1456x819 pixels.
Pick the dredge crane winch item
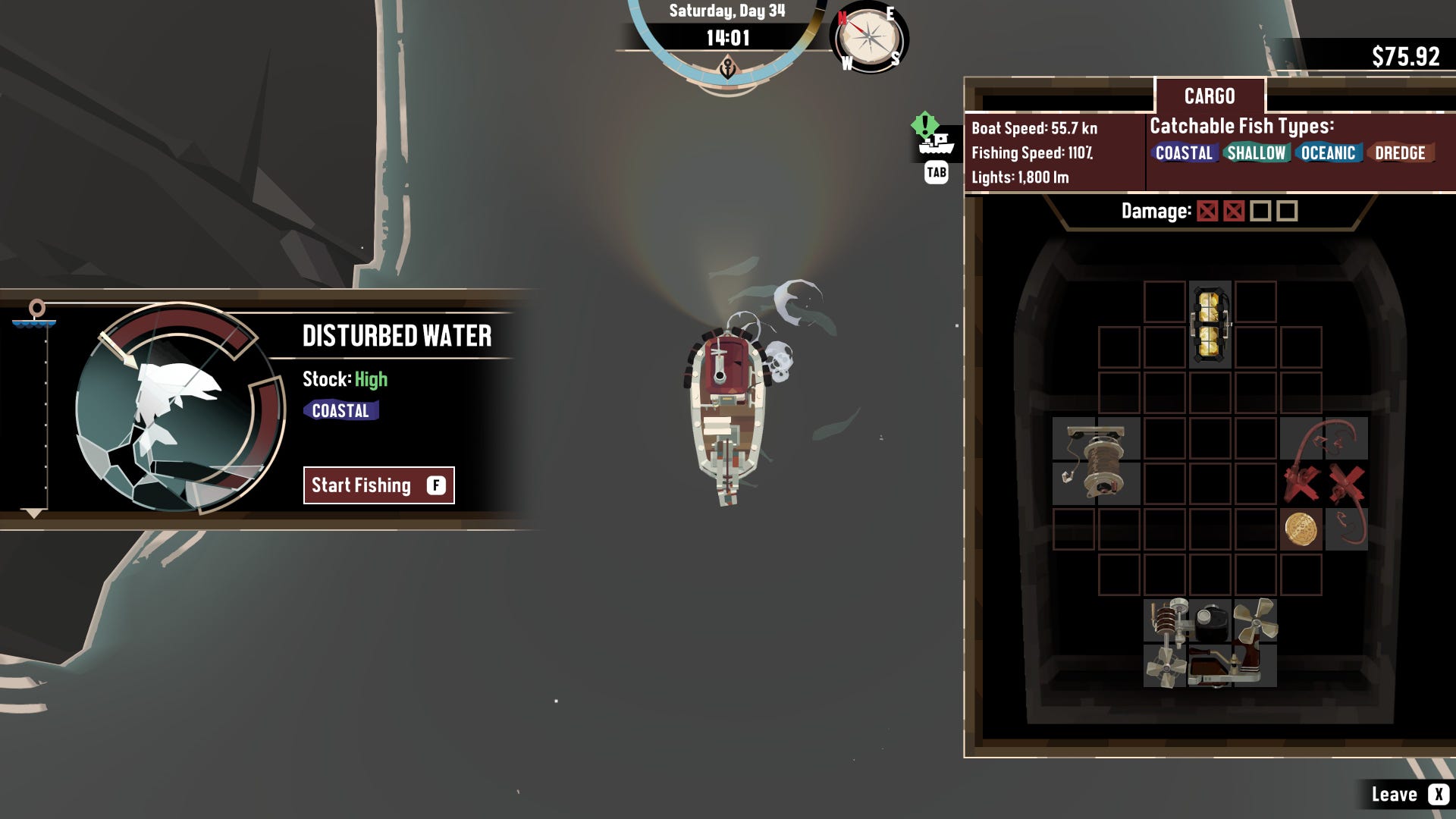[x=1096, y=460]
